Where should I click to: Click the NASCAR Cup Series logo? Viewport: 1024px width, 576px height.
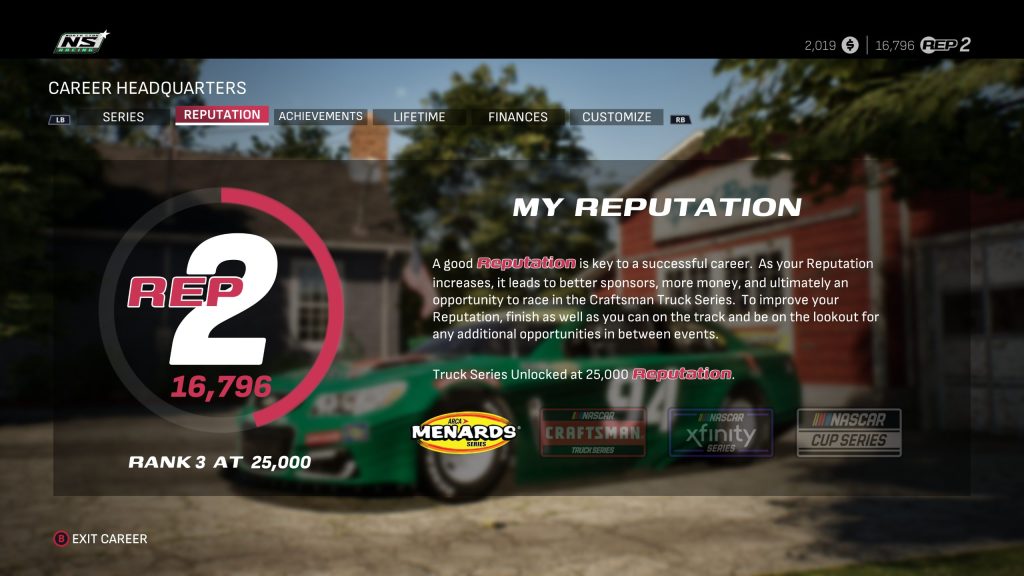click(x=849, y=432)
